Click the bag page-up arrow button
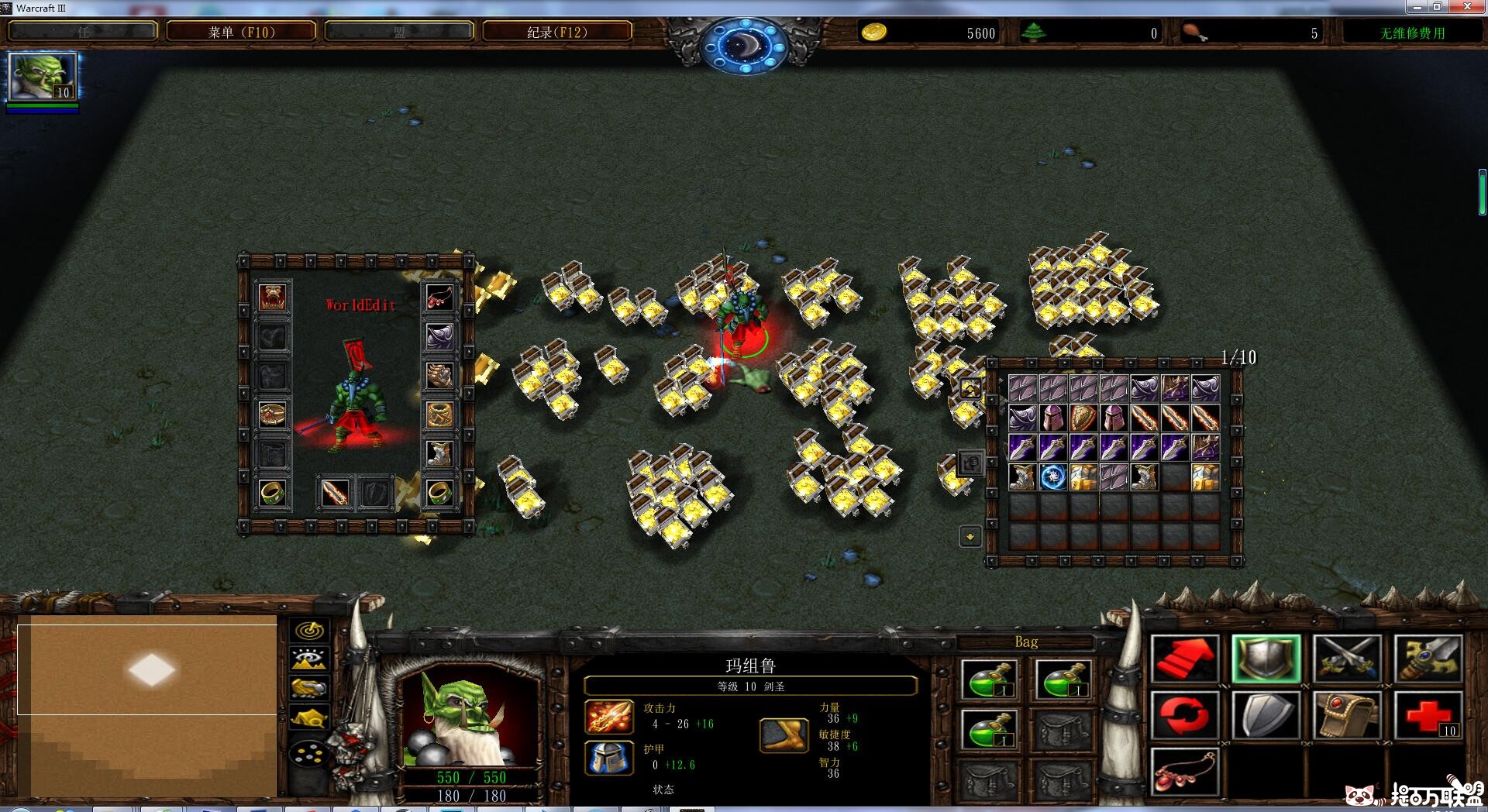Screen dimensions: 1488x812 [x=970, y=388]
